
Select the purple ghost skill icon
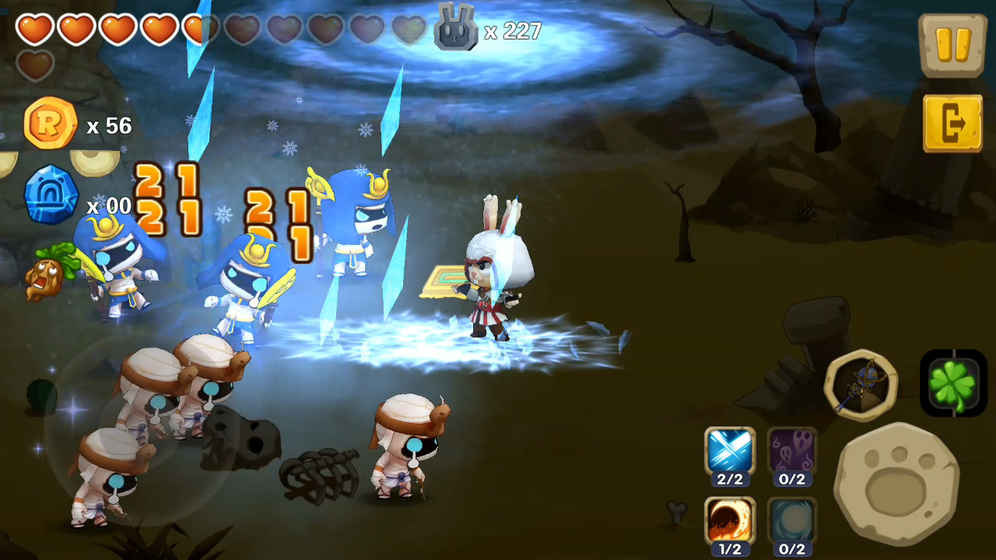792,452
